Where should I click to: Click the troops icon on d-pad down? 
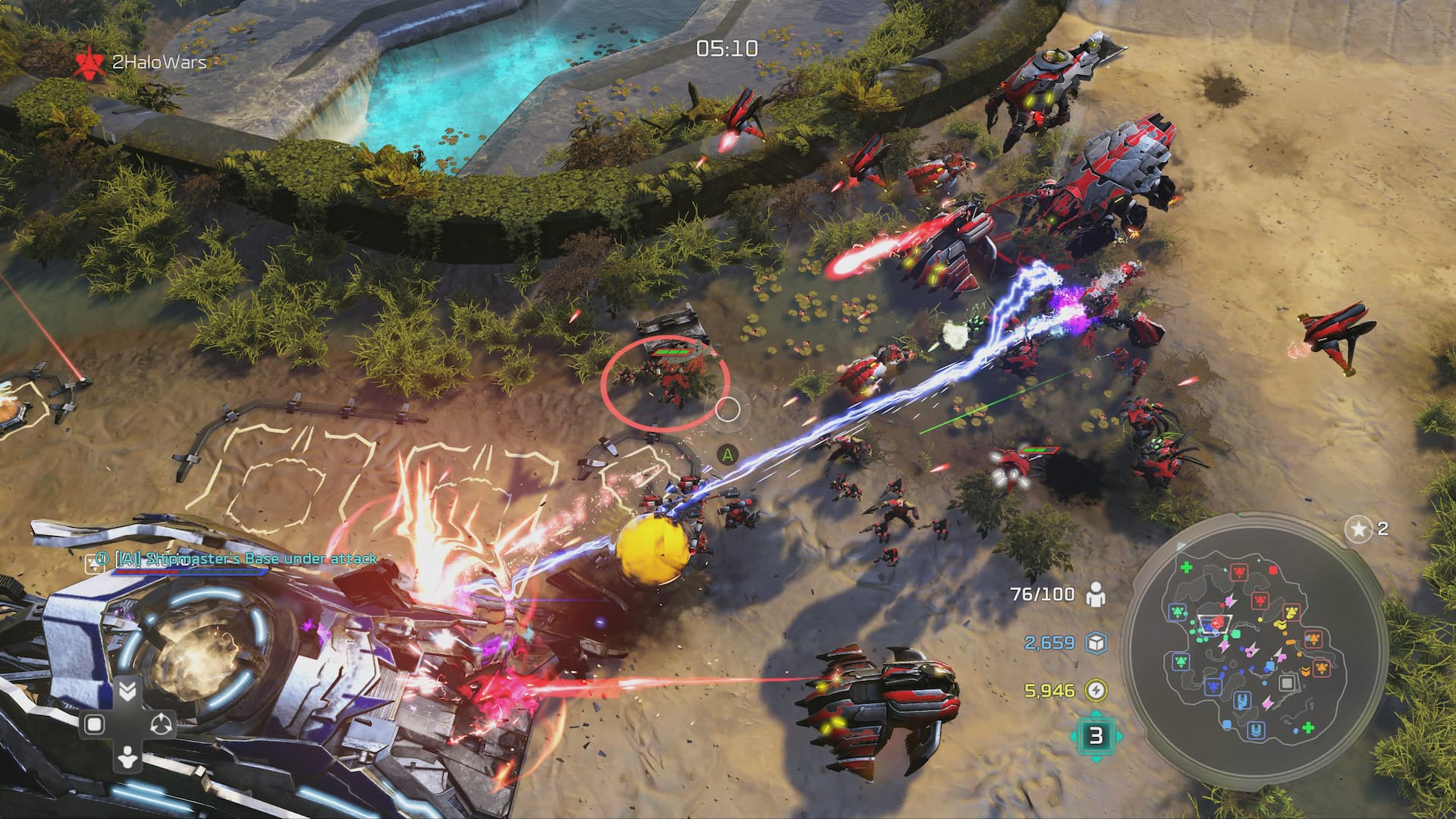[x=128, y=758]
